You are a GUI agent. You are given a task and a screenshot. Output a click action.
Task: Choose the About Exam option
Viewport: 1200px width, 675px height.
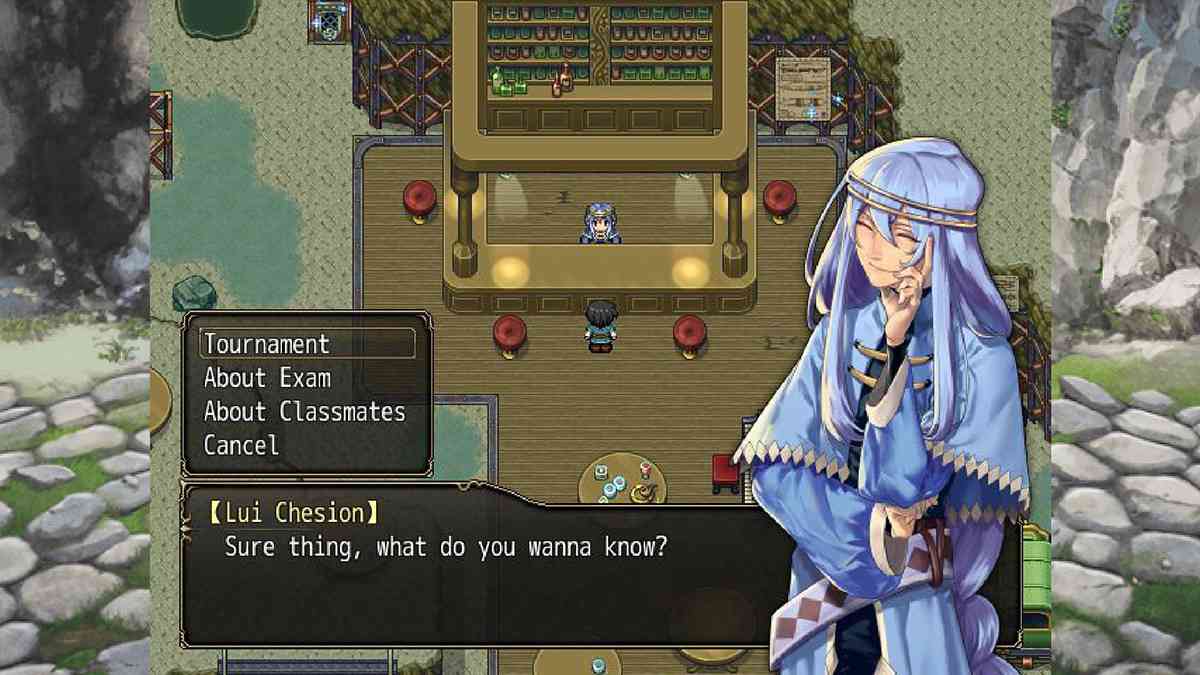[x=267, y=378]
